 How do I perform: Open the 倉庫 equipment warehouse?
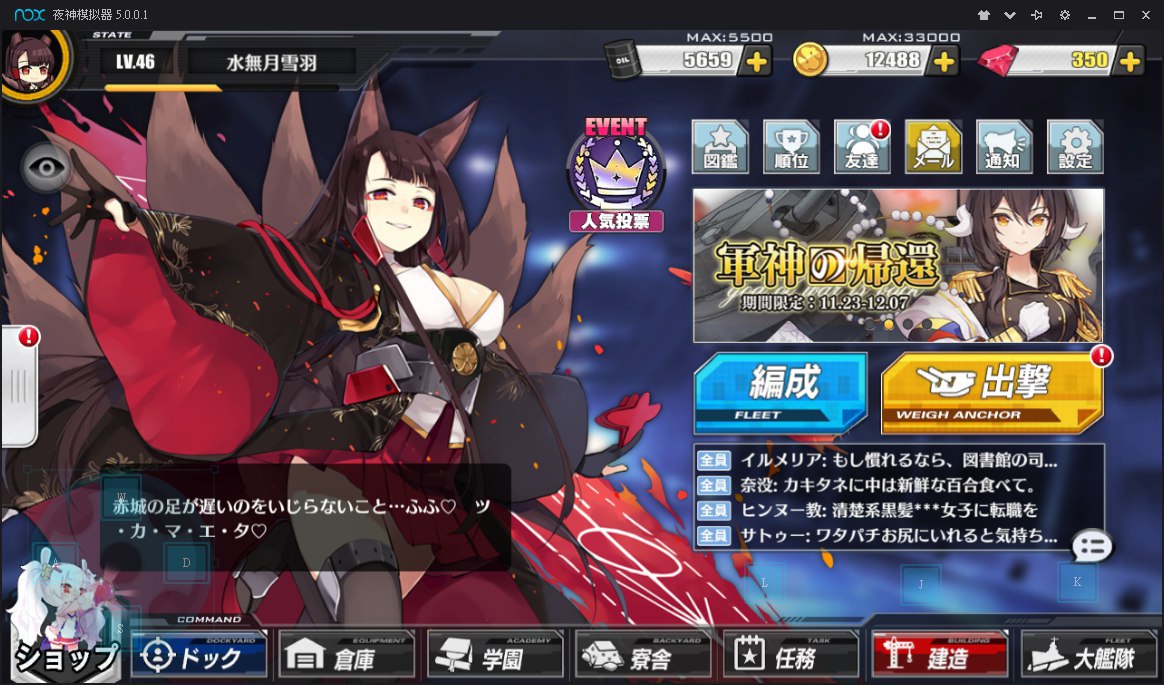[346, 656]
